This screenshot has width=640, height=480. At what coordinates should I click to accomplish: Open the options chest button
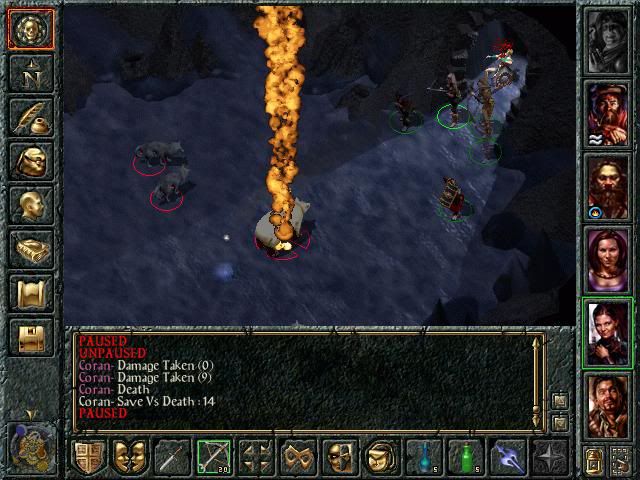30,337
